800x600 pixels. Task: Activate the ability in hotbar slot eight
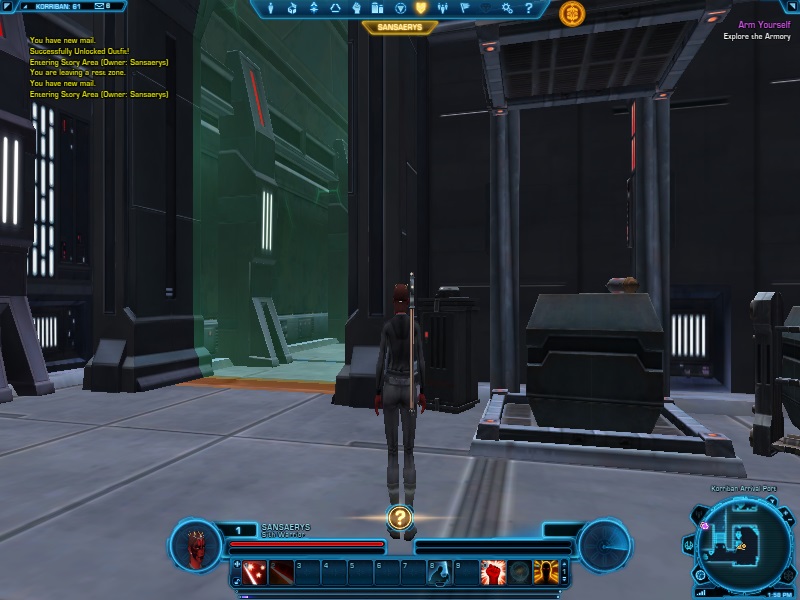(x=438, y=572)
